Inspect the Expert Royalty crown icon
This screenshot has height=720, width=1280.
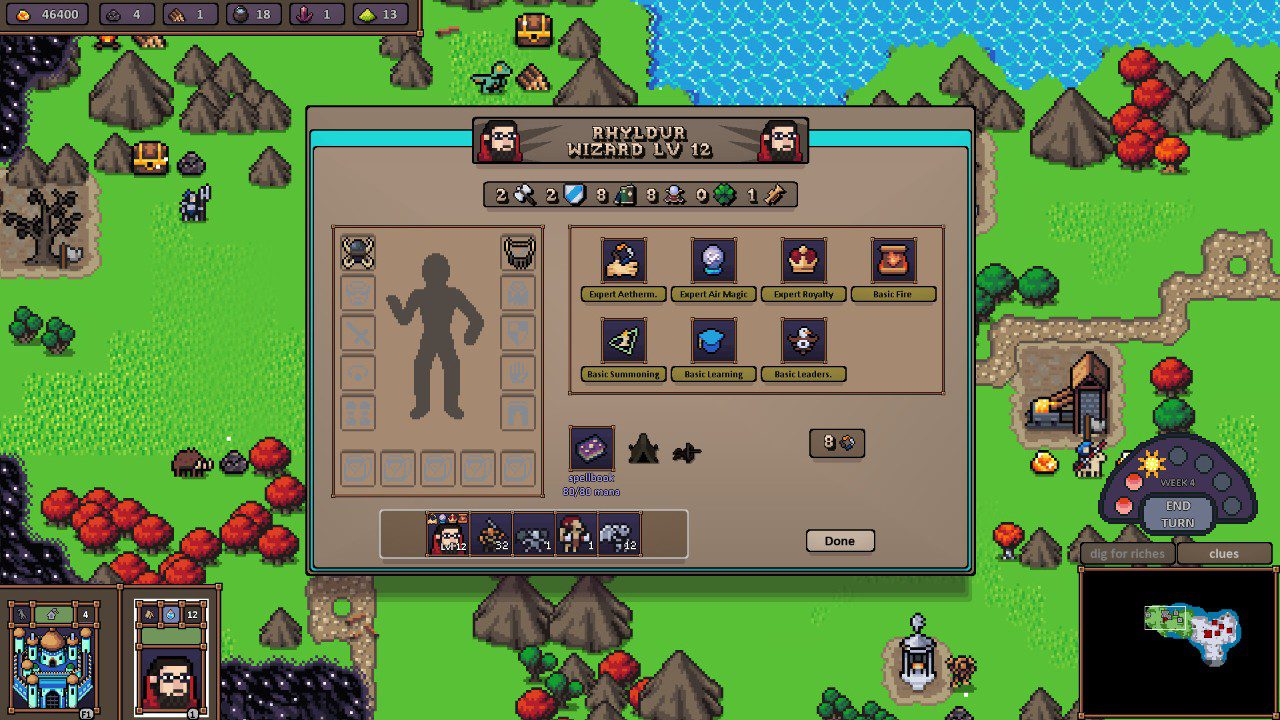801,259
